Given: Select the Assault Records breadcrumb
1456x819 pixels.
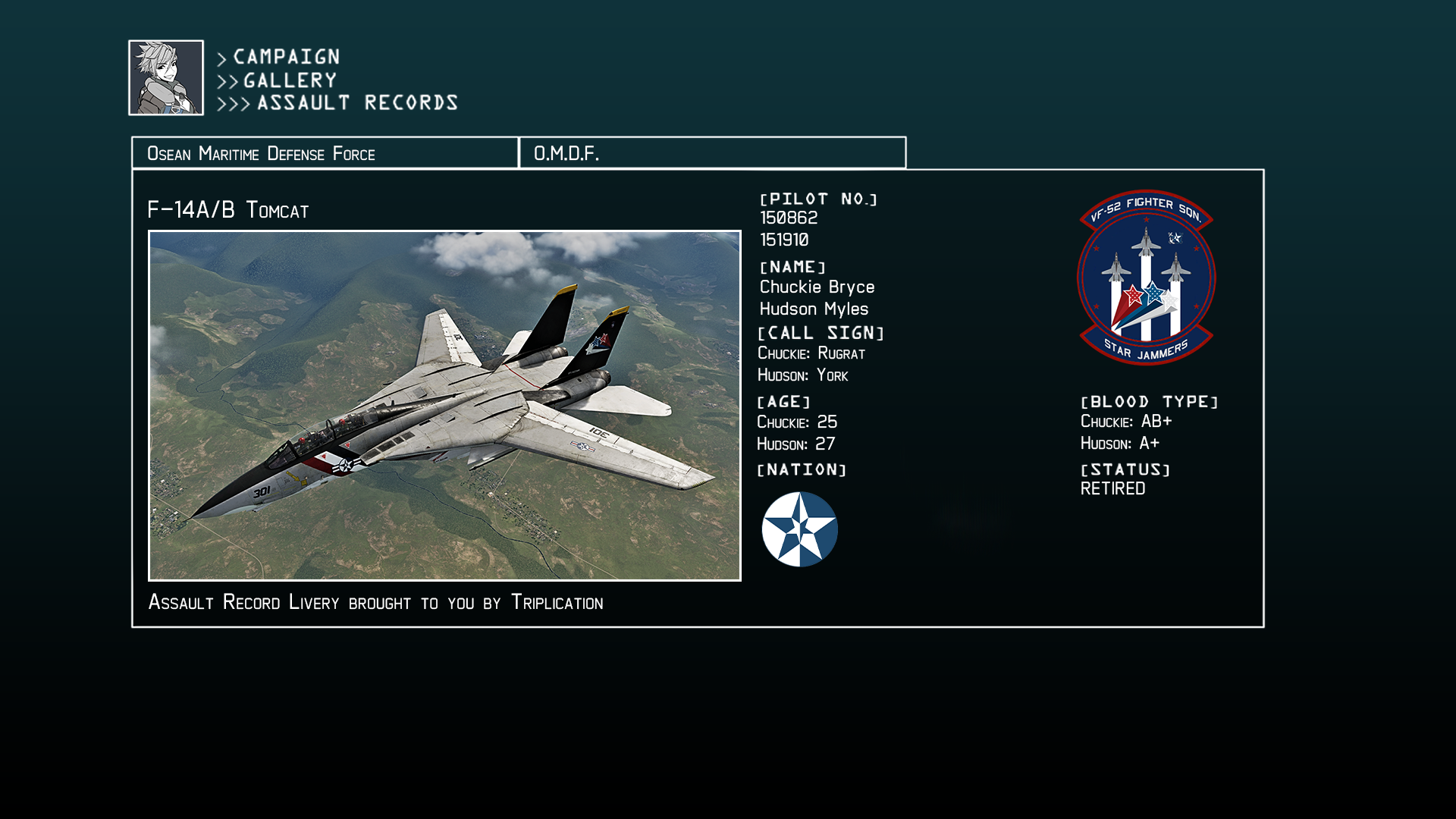Looking at the screenshot, I should pyautogui.click(x=357, y=103).
